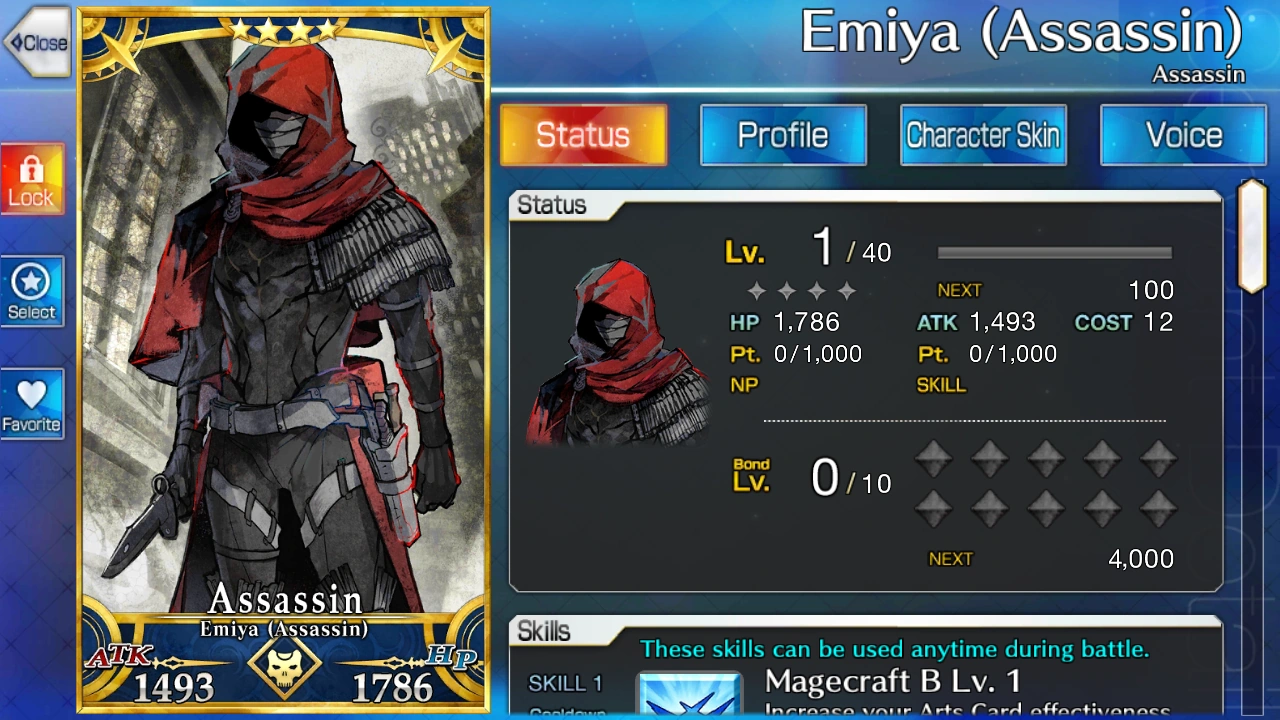
Task: Click the highlighted Status tab
Action: click(x=583, y=135)
